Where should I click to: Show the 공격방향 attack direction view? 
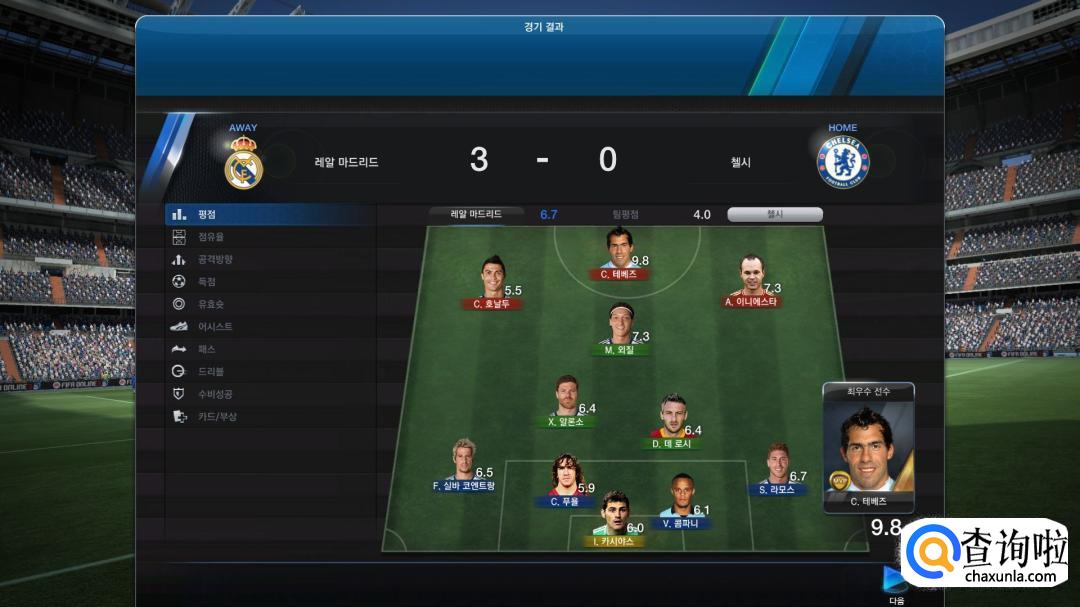214,260
